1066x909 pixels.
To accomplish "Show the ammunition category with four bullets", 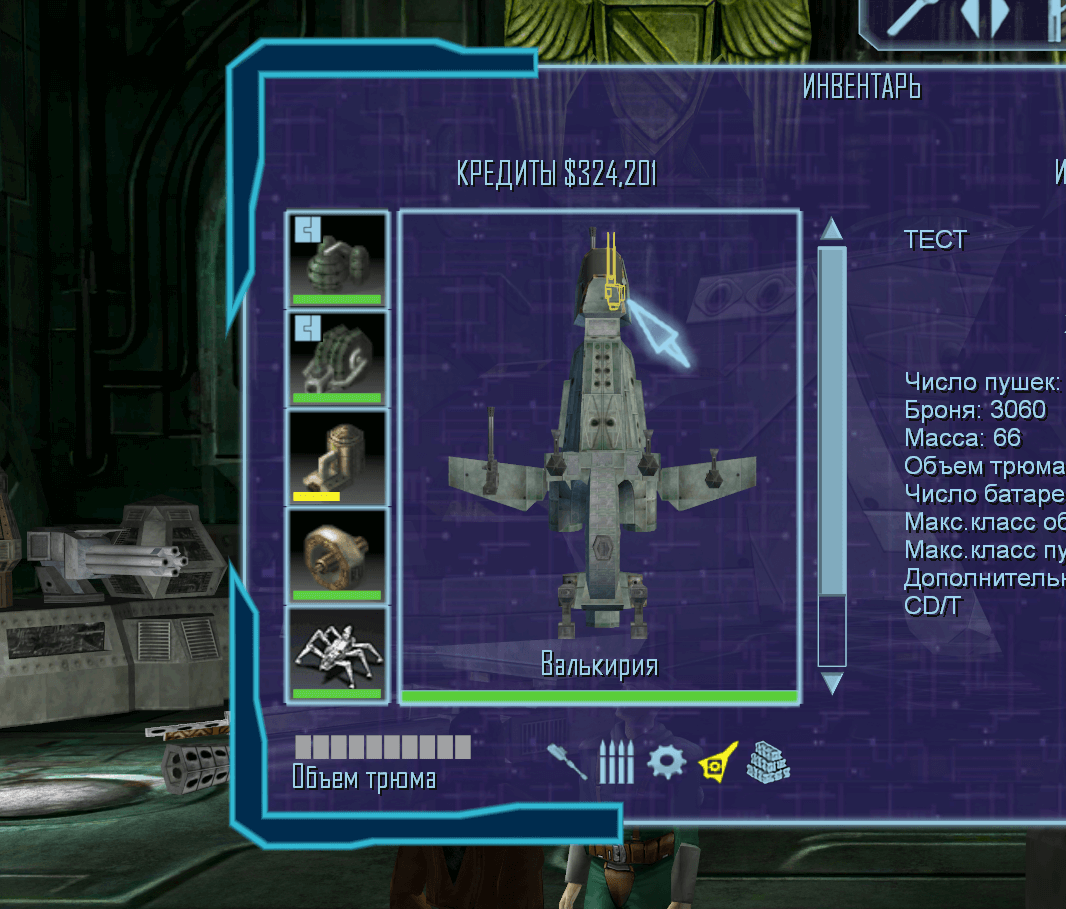I will coord(616,762).
